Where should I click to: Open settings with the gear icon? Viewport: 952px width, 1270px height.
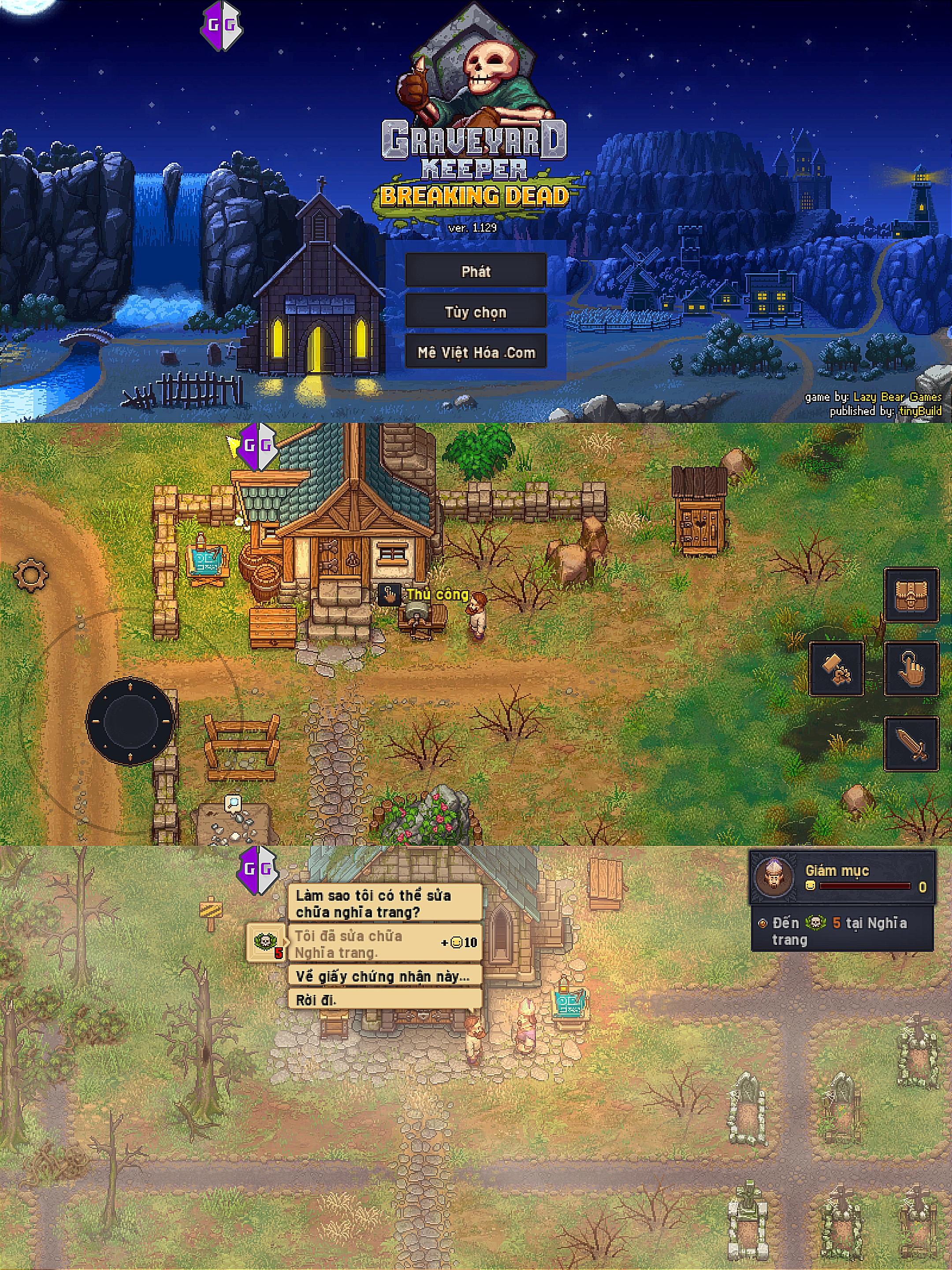(x=30, y=574)
